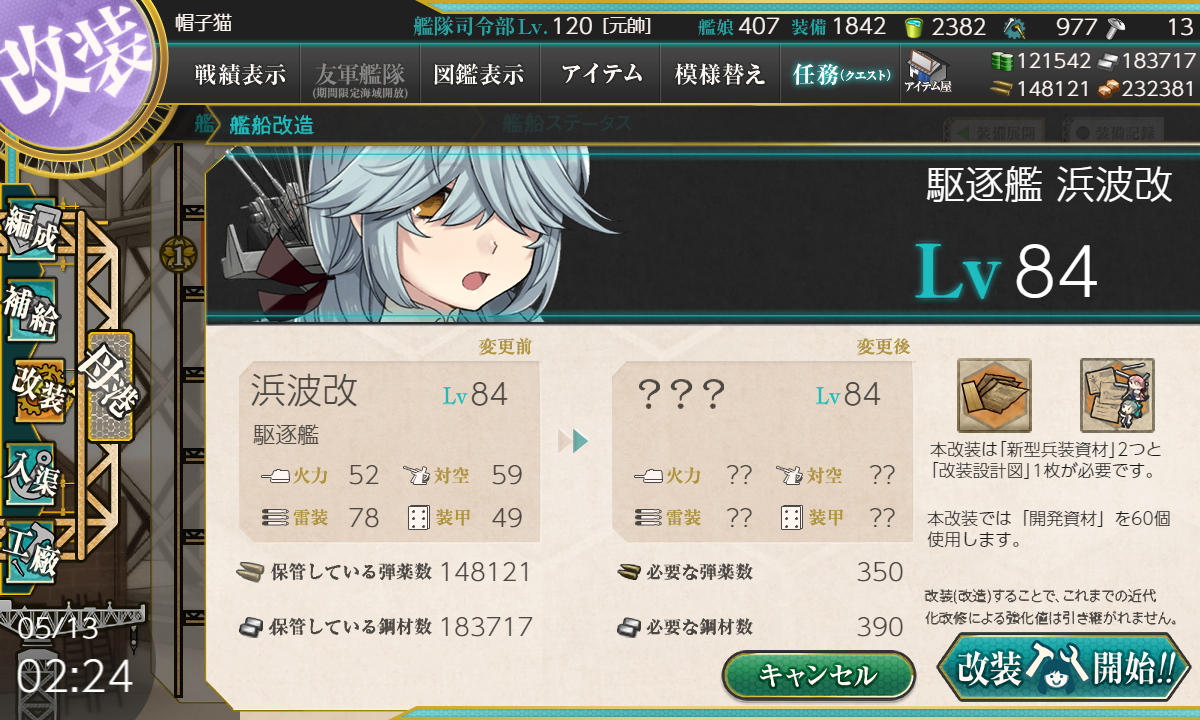Viewport: 1200px width, 720px height.
Task: Click the 改装設計図 blueprint icon
Action: (1117, 395)
